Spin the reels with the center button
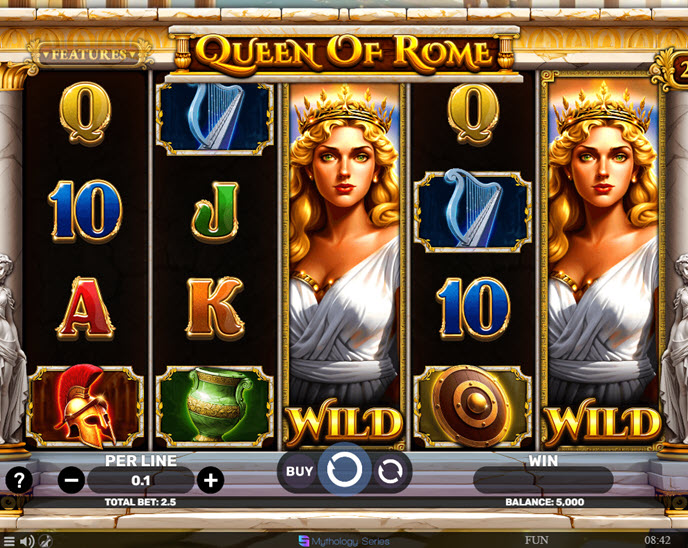 point(344,470)
